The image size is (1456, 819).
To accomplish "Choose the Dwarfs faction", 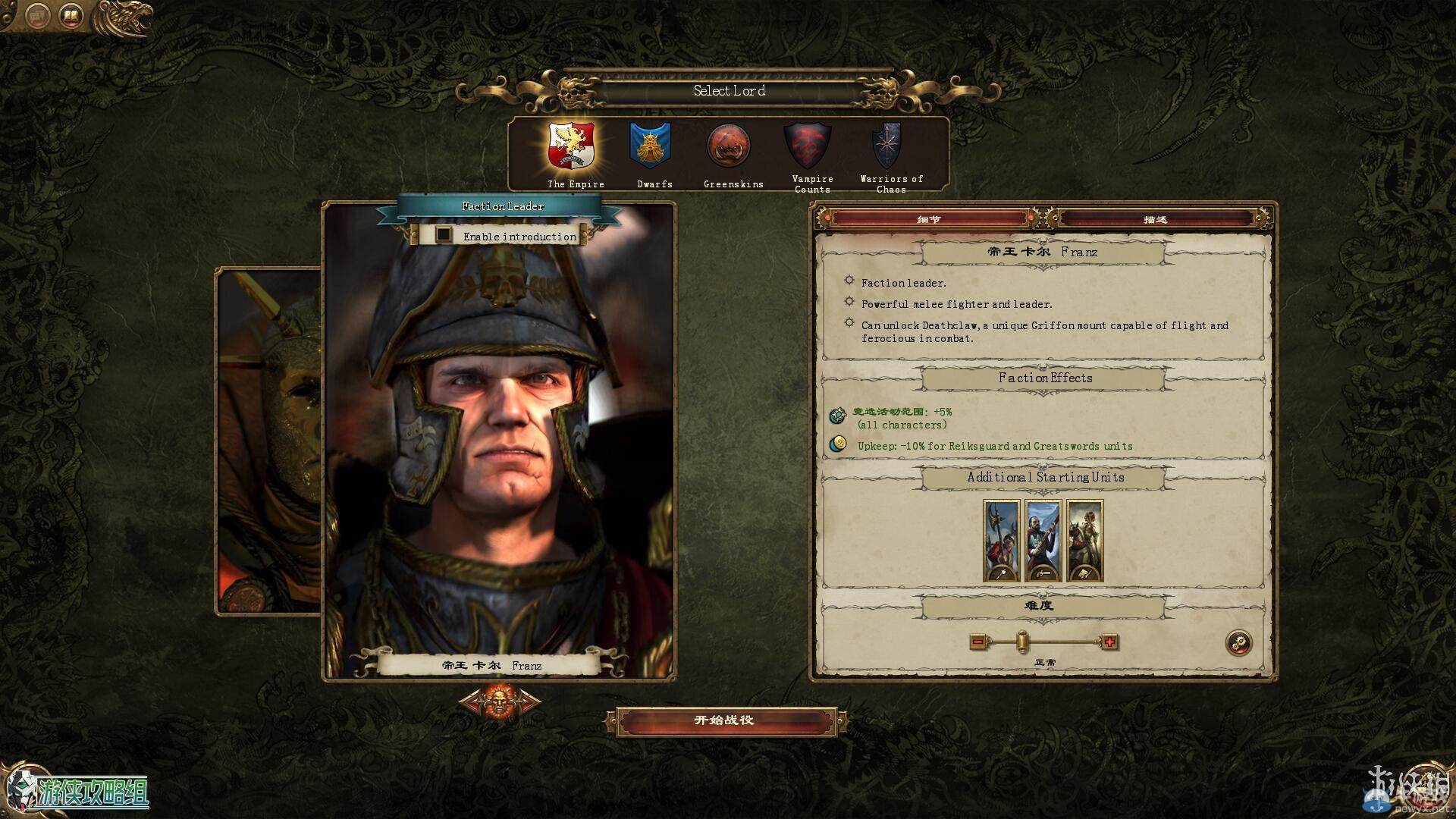I will tap(651, 146).
